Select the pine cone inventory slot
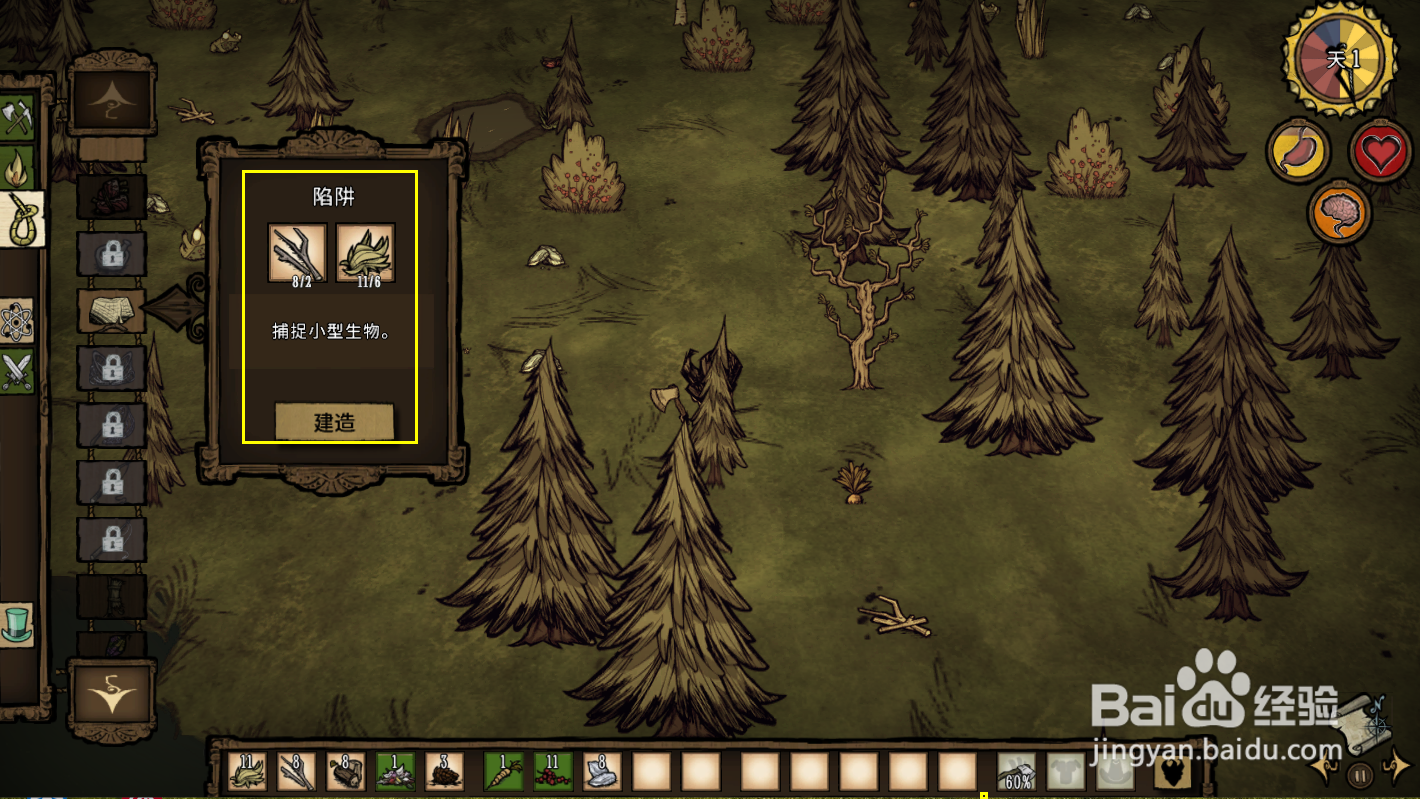Viewport: 1420px width, 799px height. pyautogui.click(x=444, y=771)
